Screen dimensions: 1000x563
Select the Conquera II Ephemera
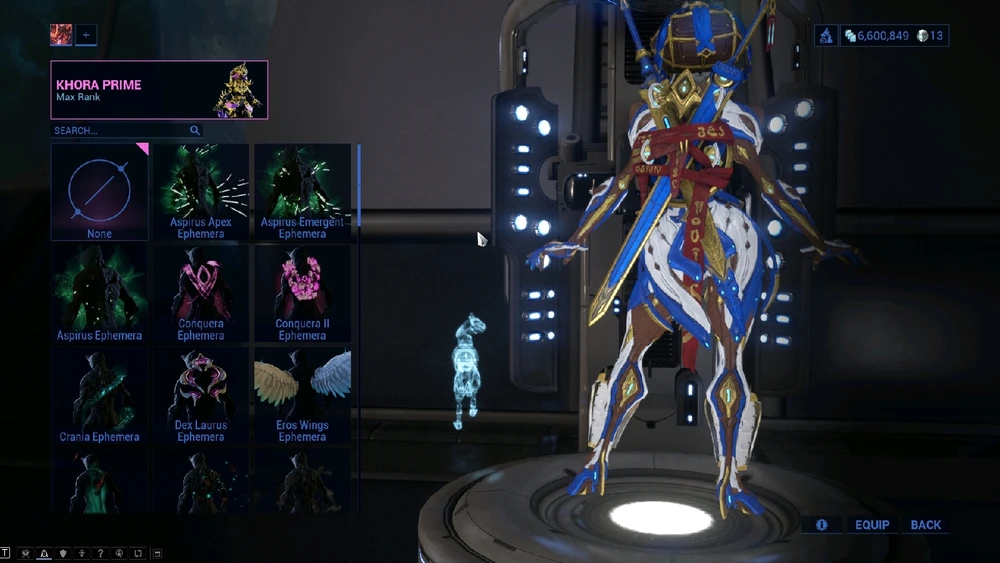[302, 294]
